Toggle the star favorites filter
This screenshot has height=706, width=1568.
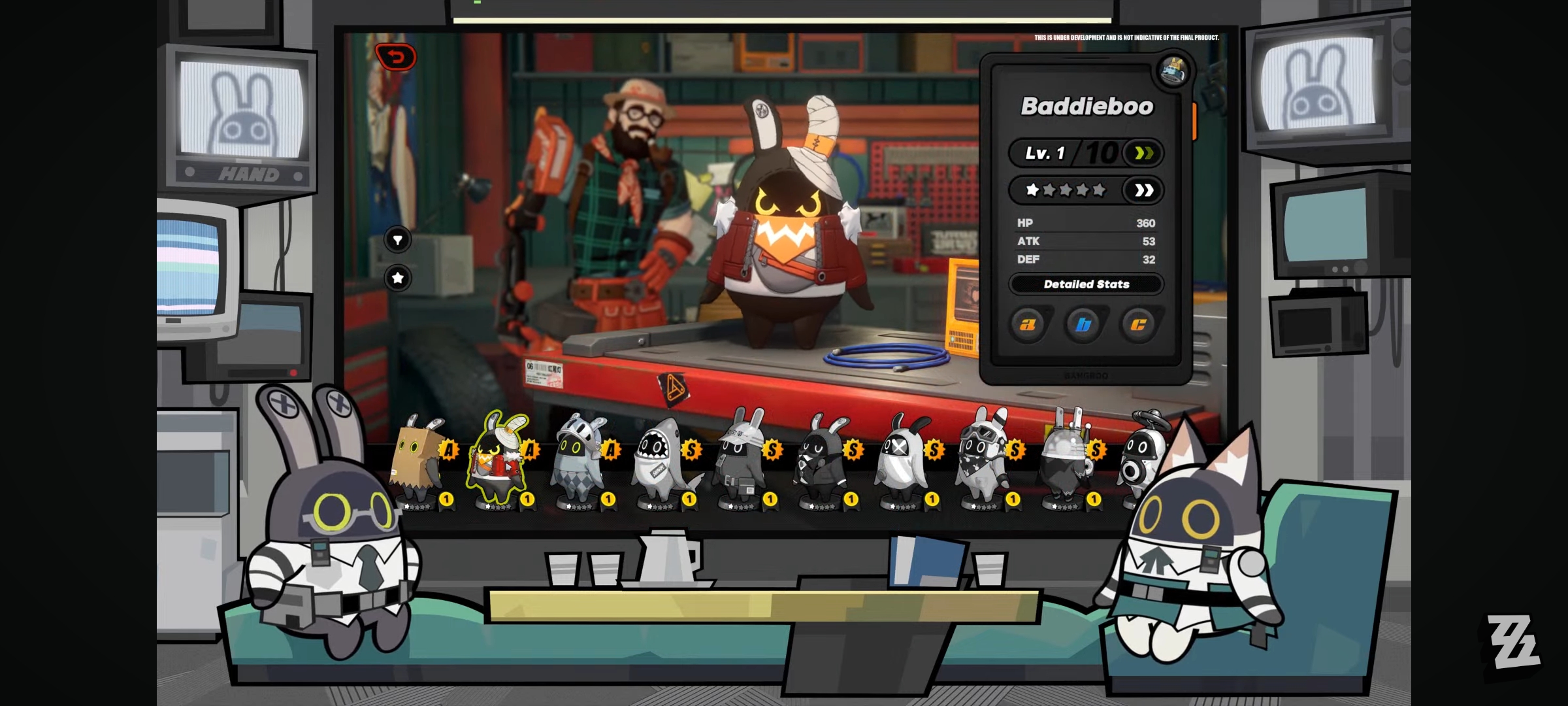[398, 278]
